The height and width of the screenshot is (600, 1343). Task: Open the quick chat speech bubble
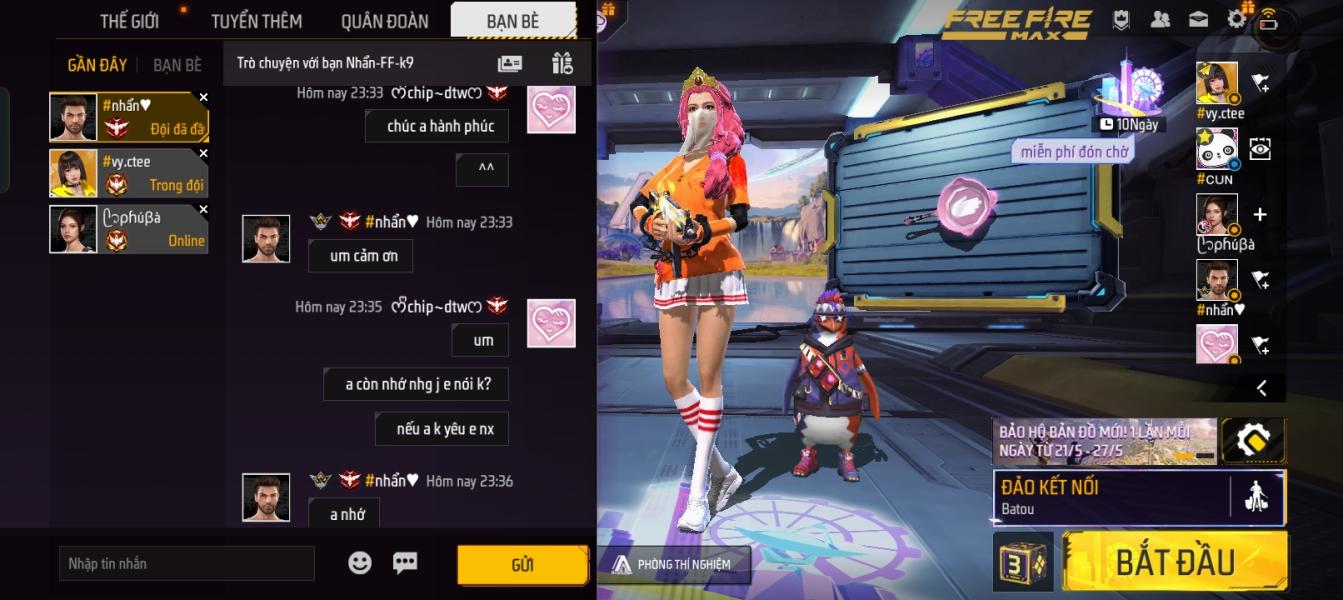405,563
